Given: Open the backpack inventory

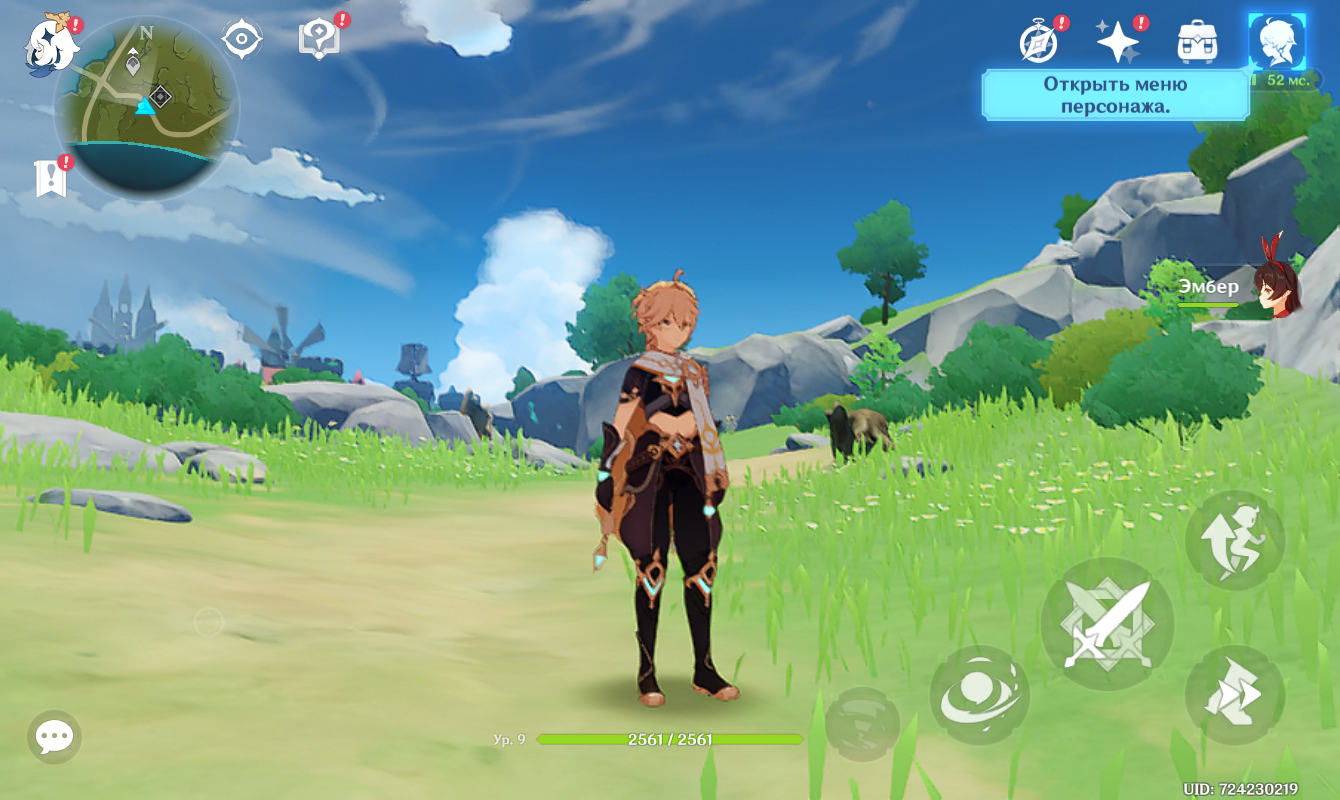Looking at the screenshot, I should tap(1197, 42).
